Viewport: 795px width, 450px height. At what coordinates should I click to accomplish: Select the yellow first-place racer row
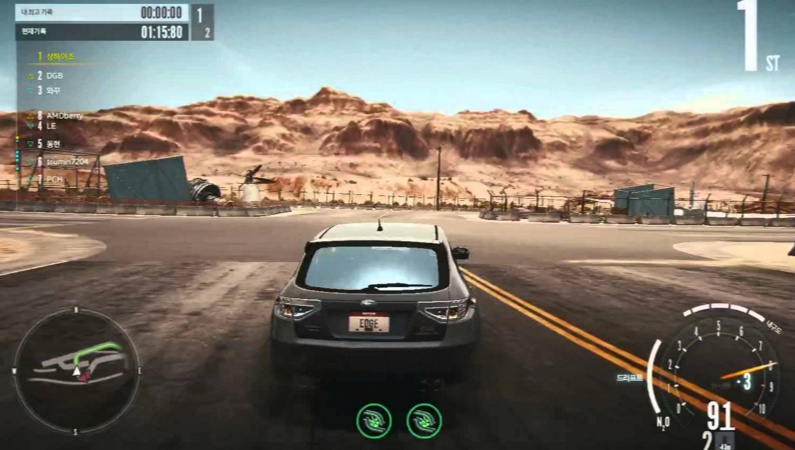click(58, 57)
